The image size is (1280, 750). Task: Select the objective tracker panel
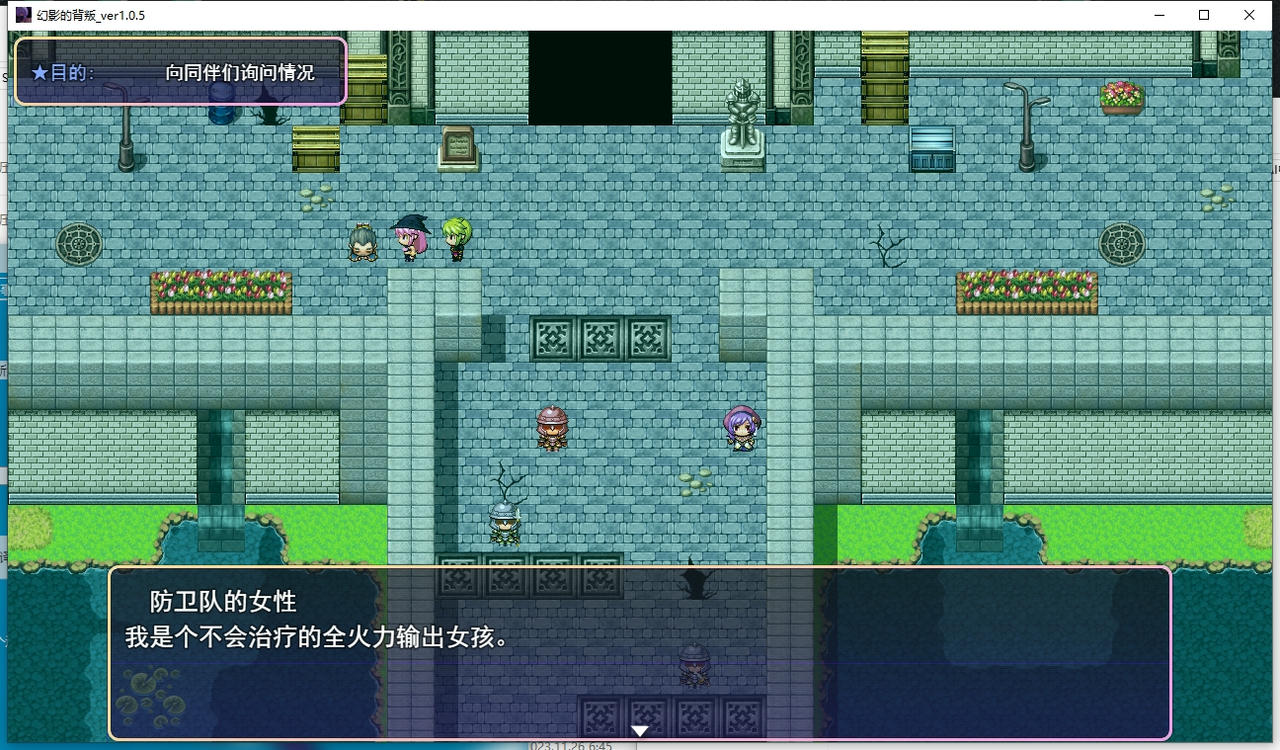click(180, 72)
